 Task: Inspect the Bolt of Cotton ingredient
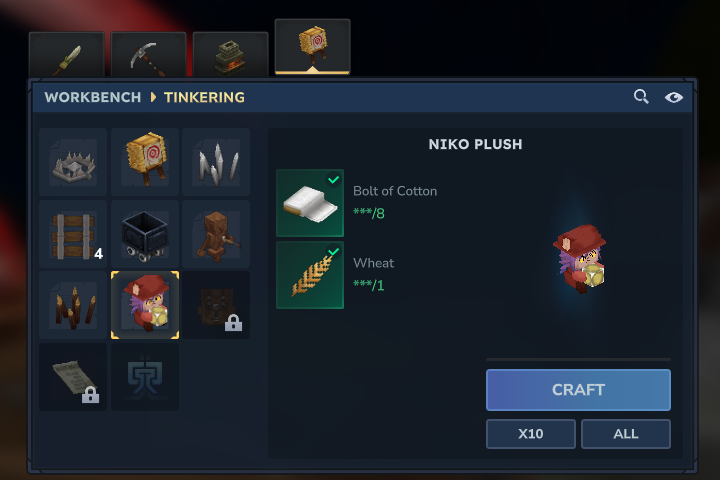[310, 203]
